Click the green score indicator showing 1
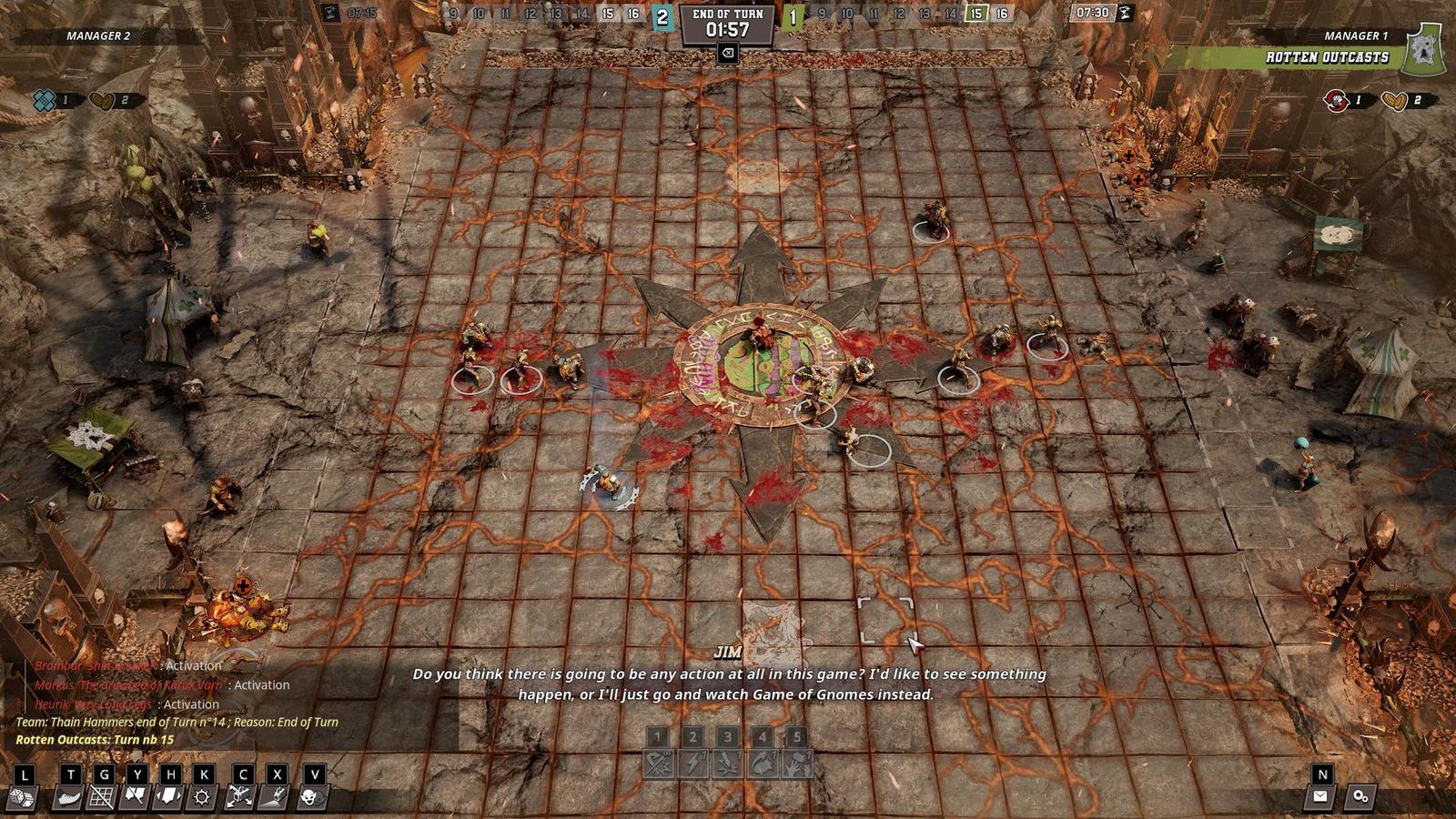 [x=792, y=15]
